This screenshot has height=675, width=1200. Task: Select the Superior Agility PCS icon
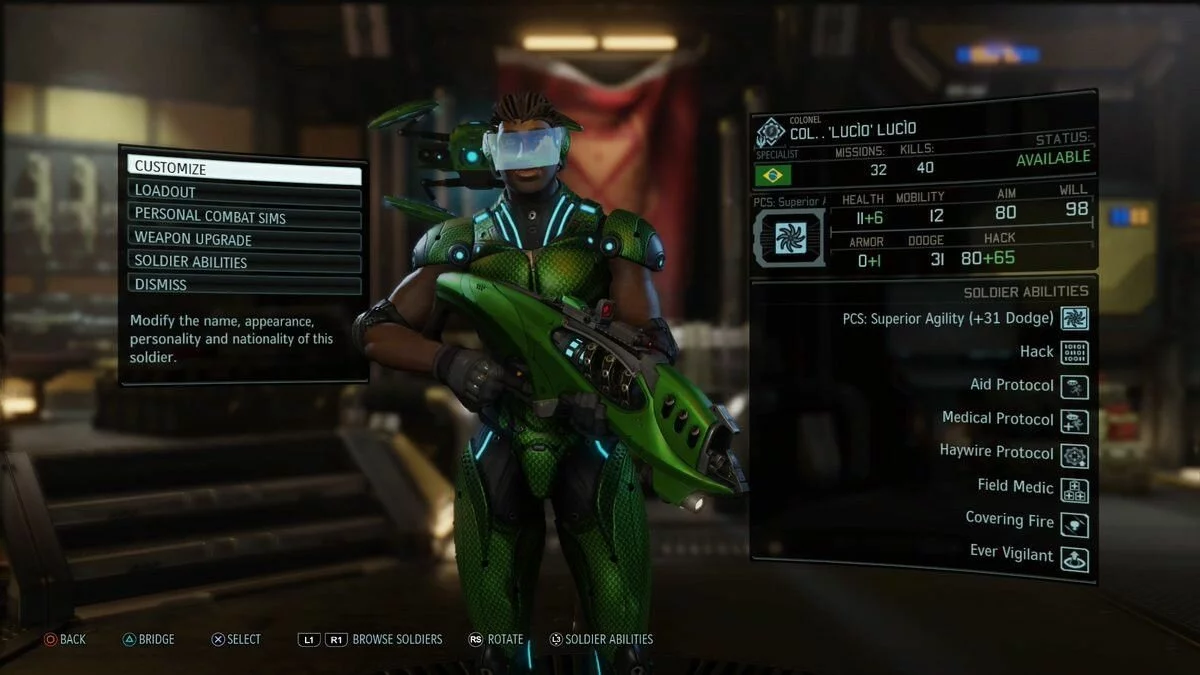(x=1075, y=318)
